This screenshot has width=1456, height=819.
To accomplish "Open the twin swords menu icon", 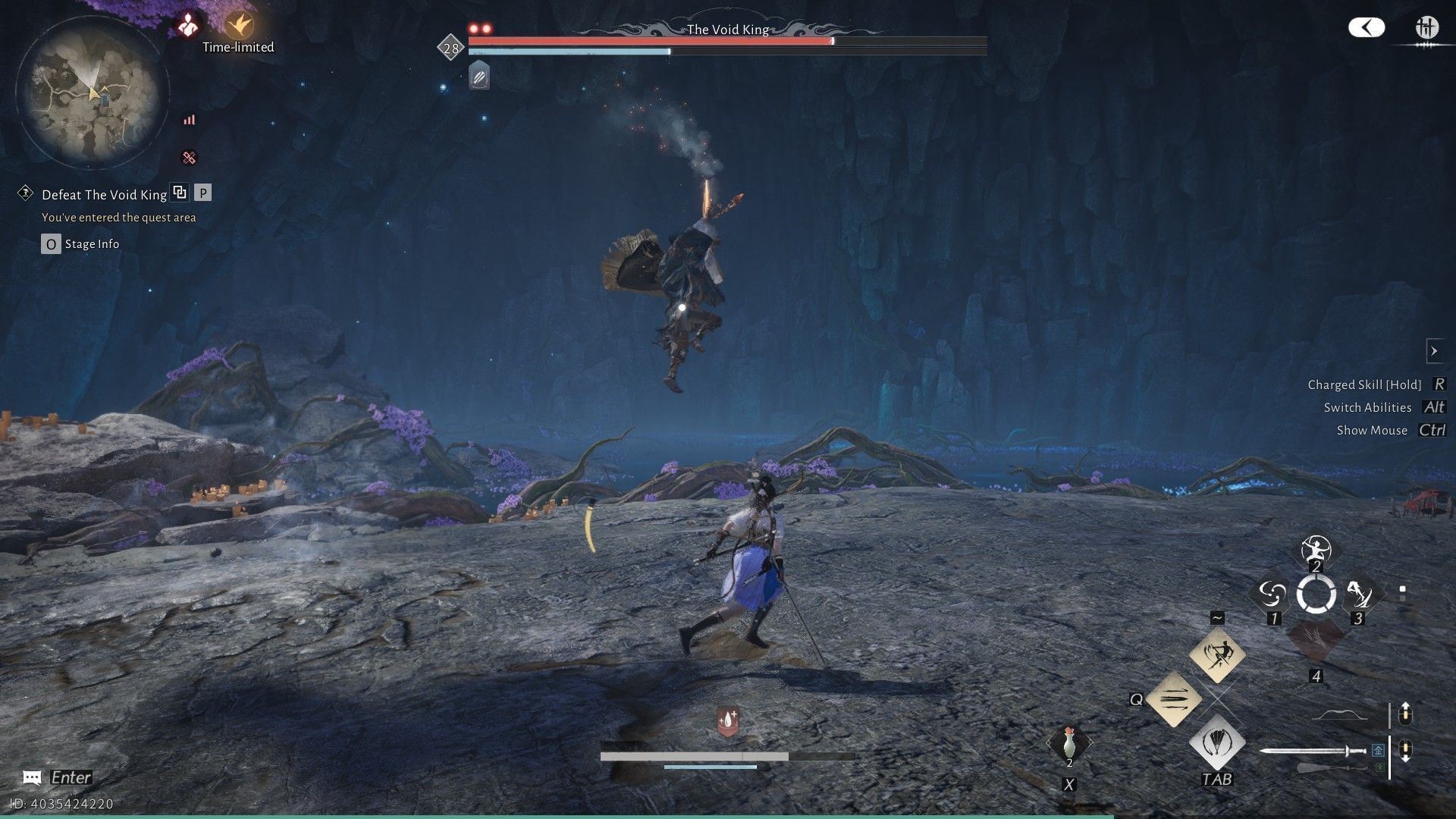I will point(1426,29).
